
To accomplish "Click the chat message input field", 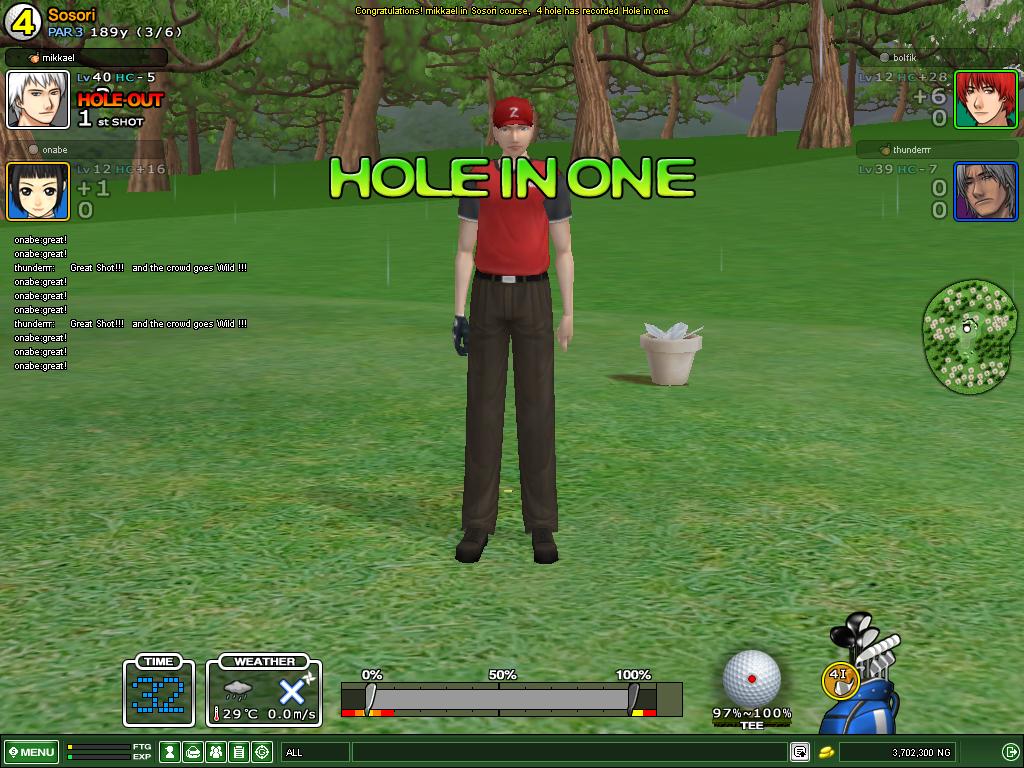I will pos(570,752).
